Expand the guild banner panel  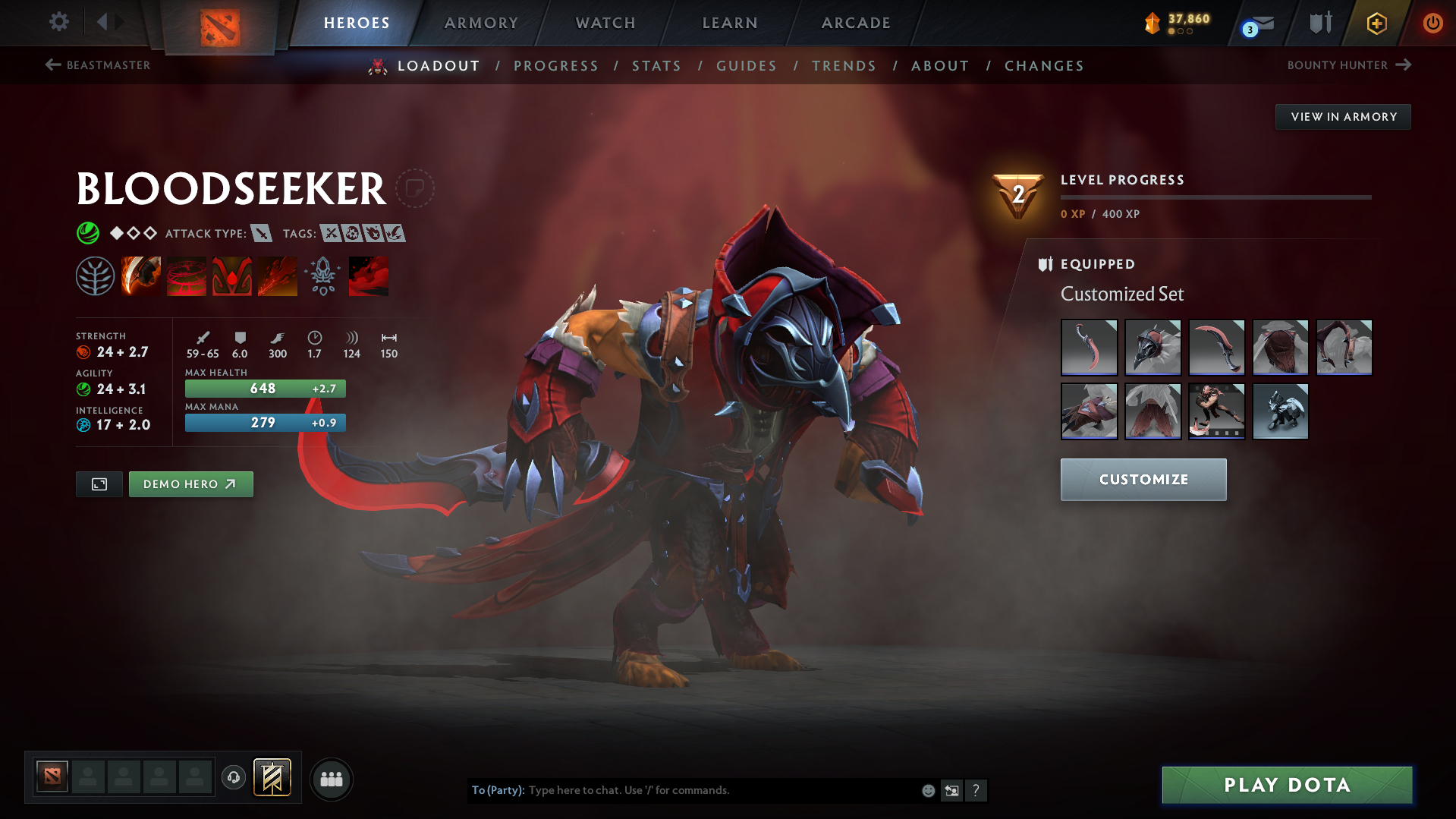pos(271,779)
